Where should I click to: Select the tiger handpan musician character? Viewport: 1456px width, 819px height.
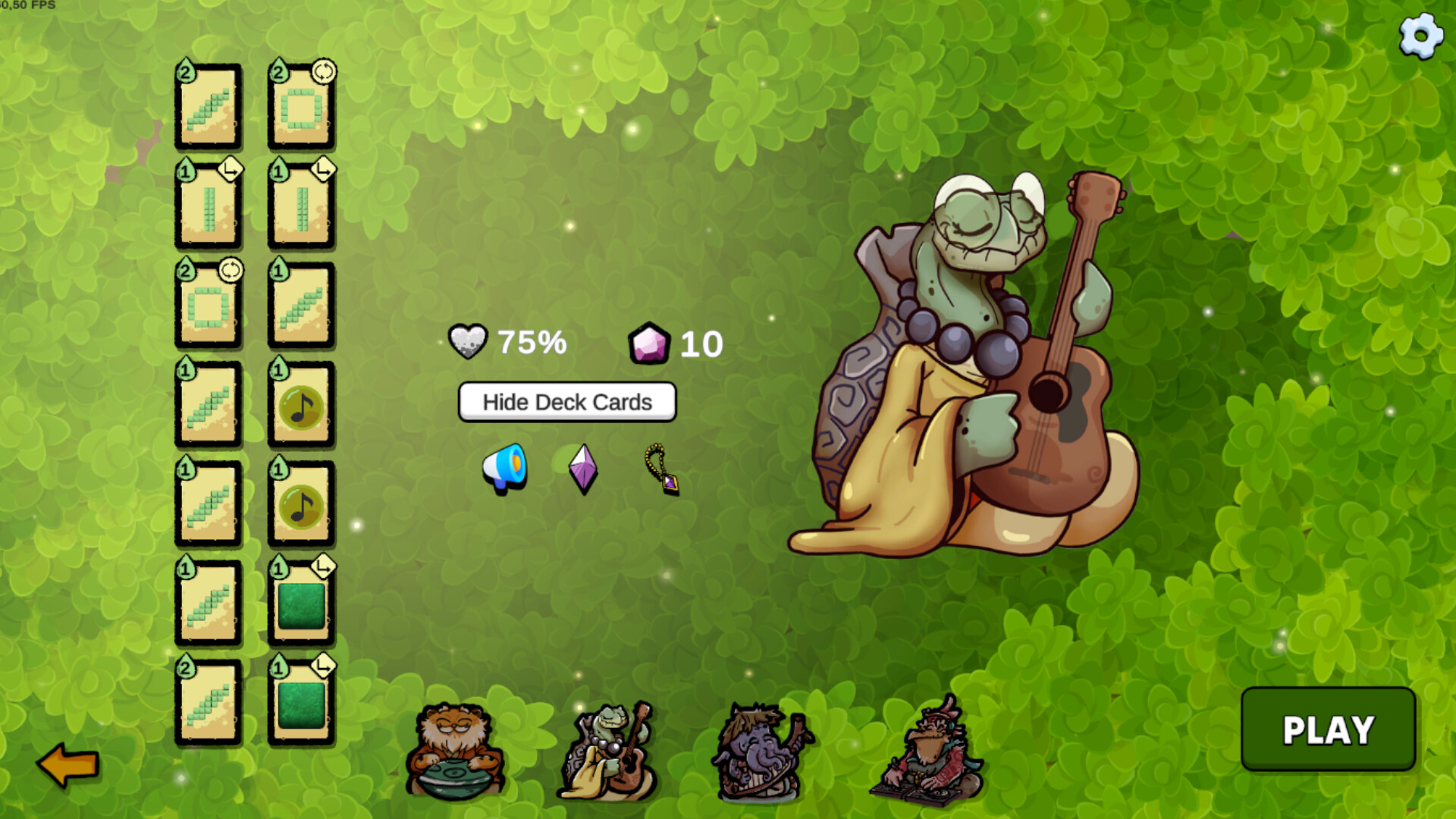pos(455,751)
